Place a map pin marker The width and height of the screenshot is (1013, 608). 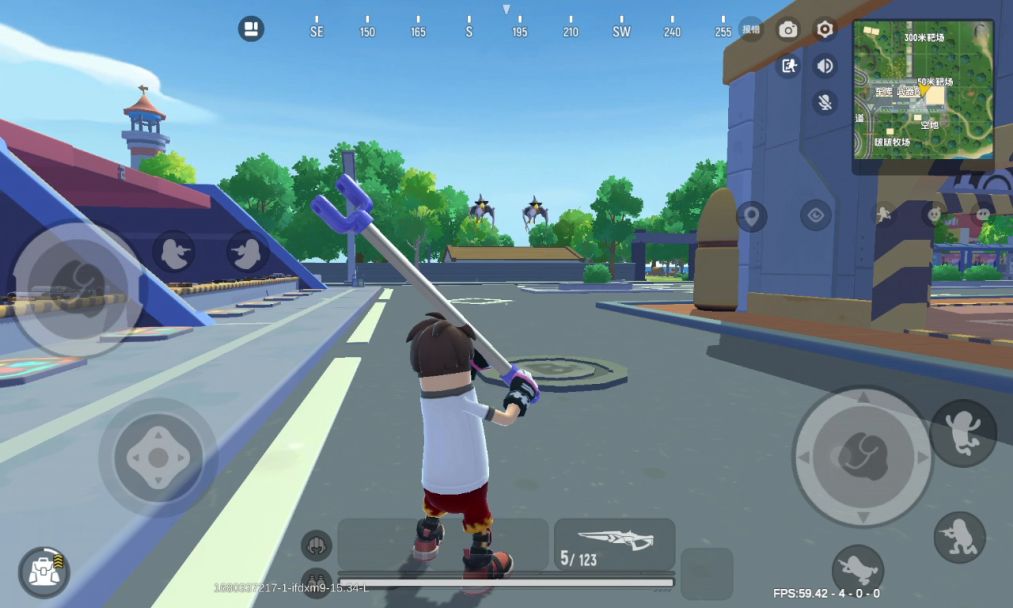(751, 215)
